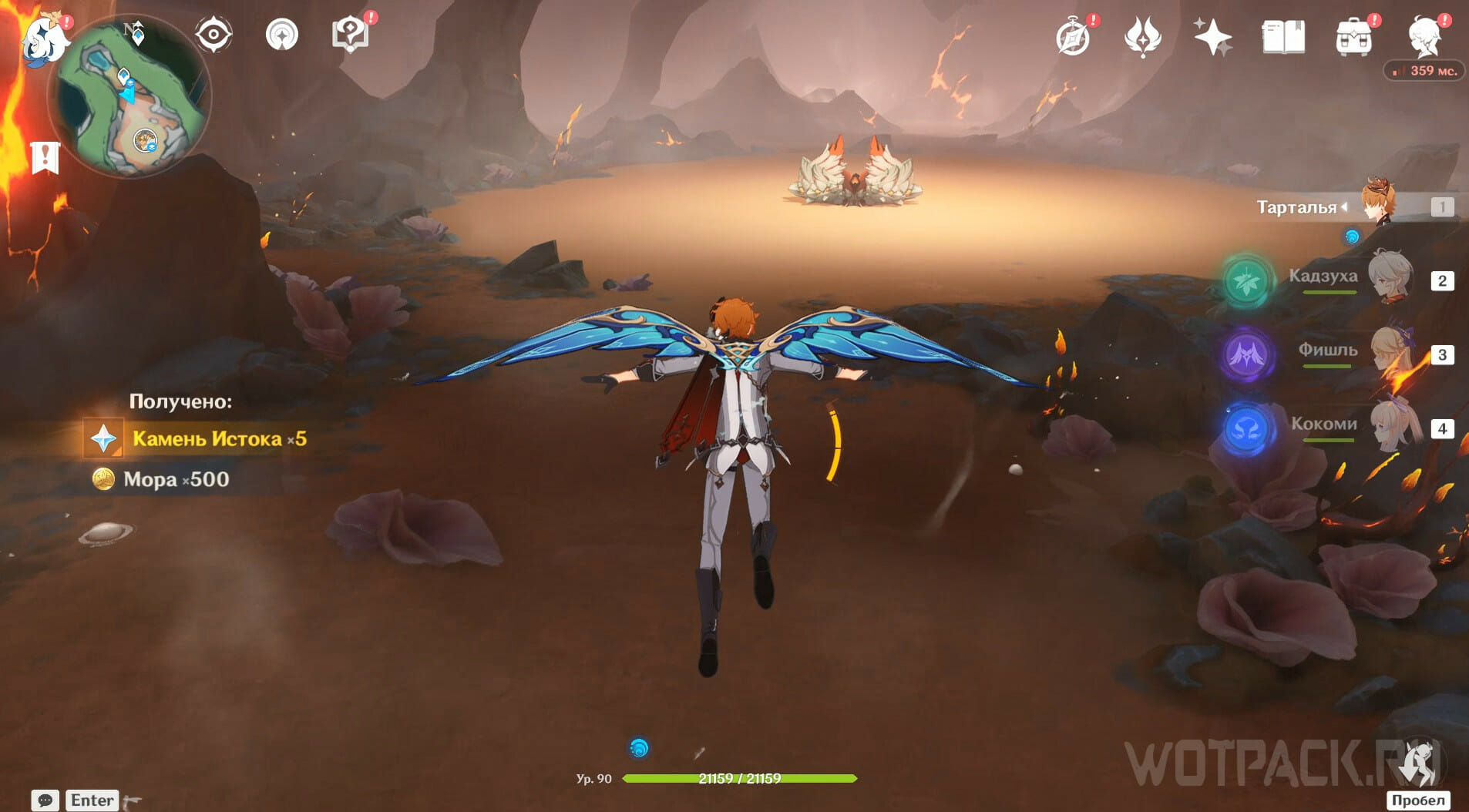
Task: Open the events compass icon
Action: 1073,37
